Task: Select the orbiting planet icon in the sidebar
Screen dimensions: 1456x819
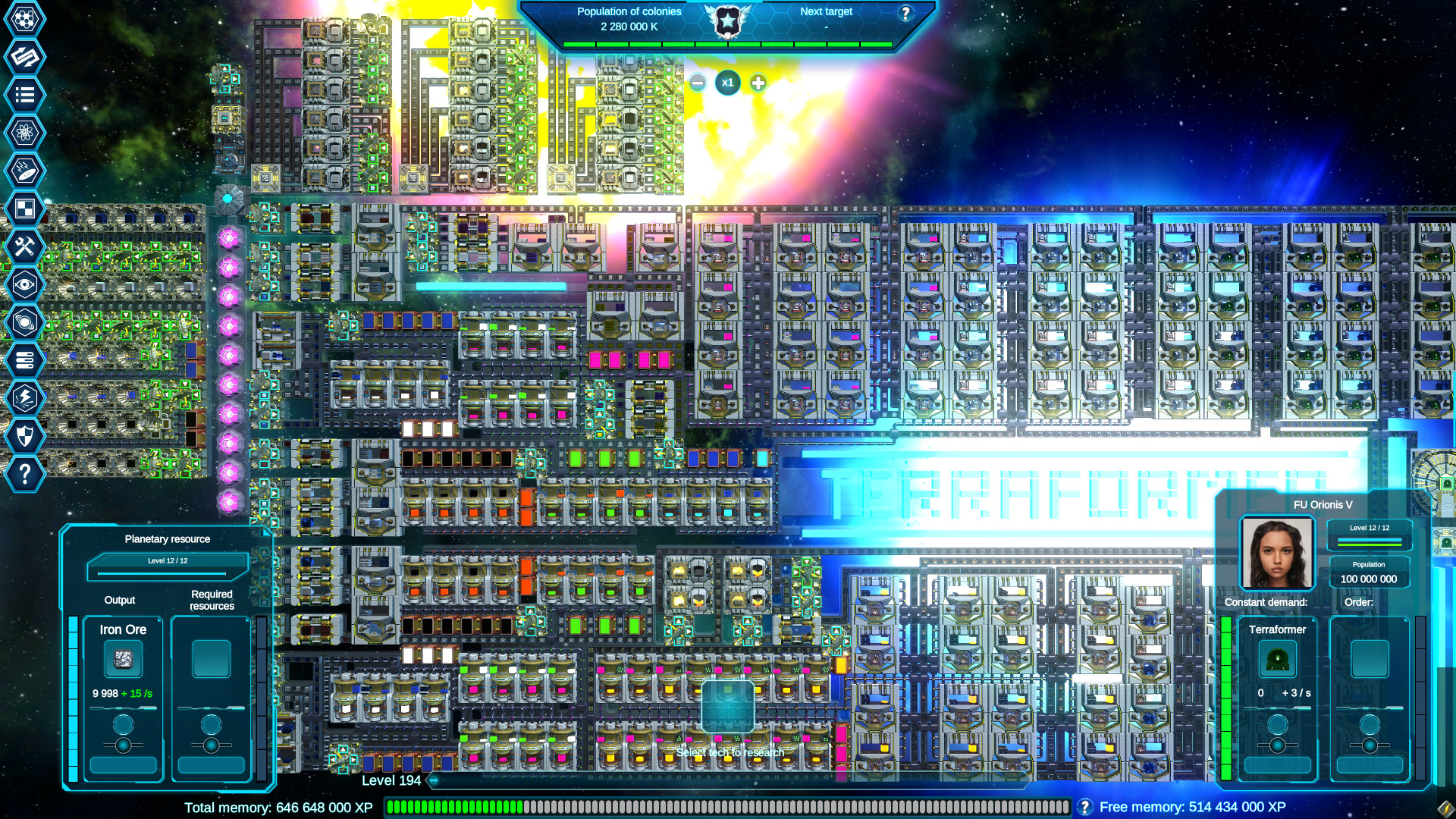Action: (x=25, y=320)
